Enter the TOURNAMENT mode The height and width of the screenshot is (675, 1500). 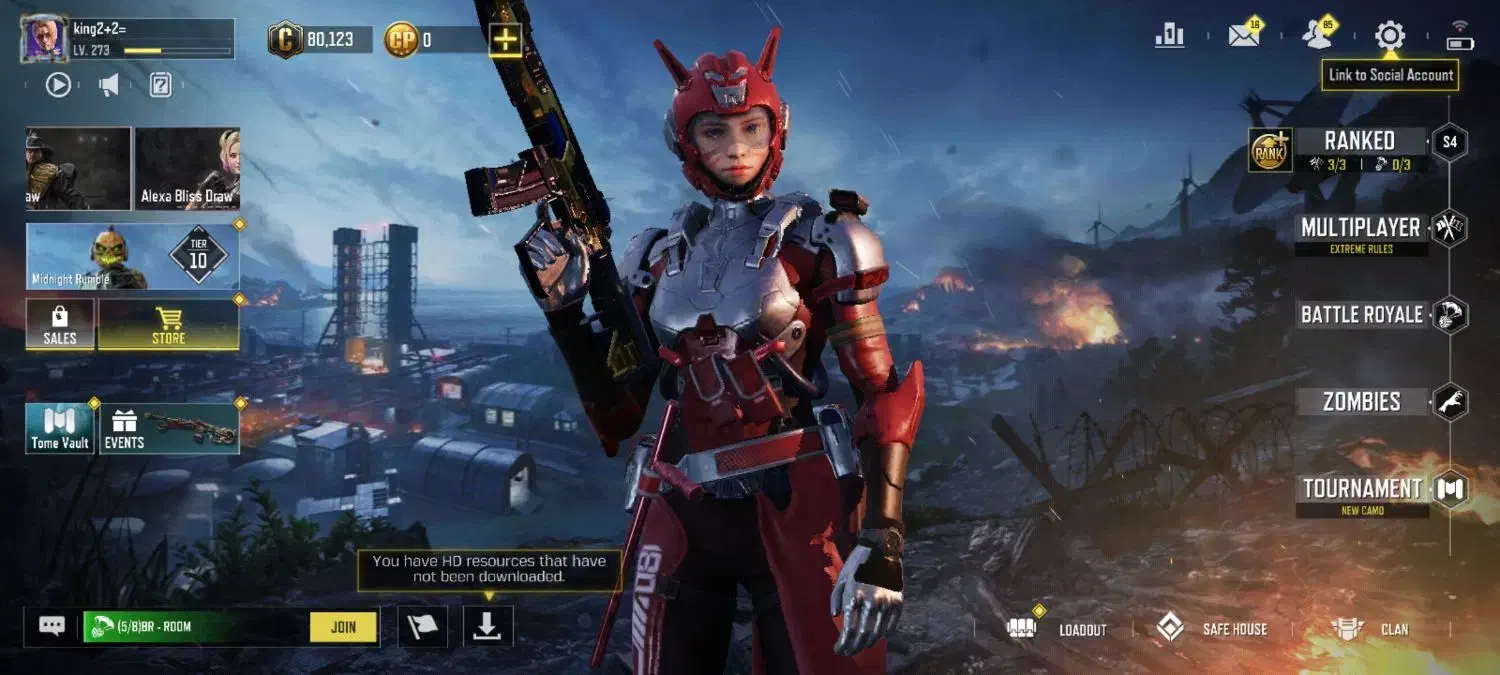1362,489
